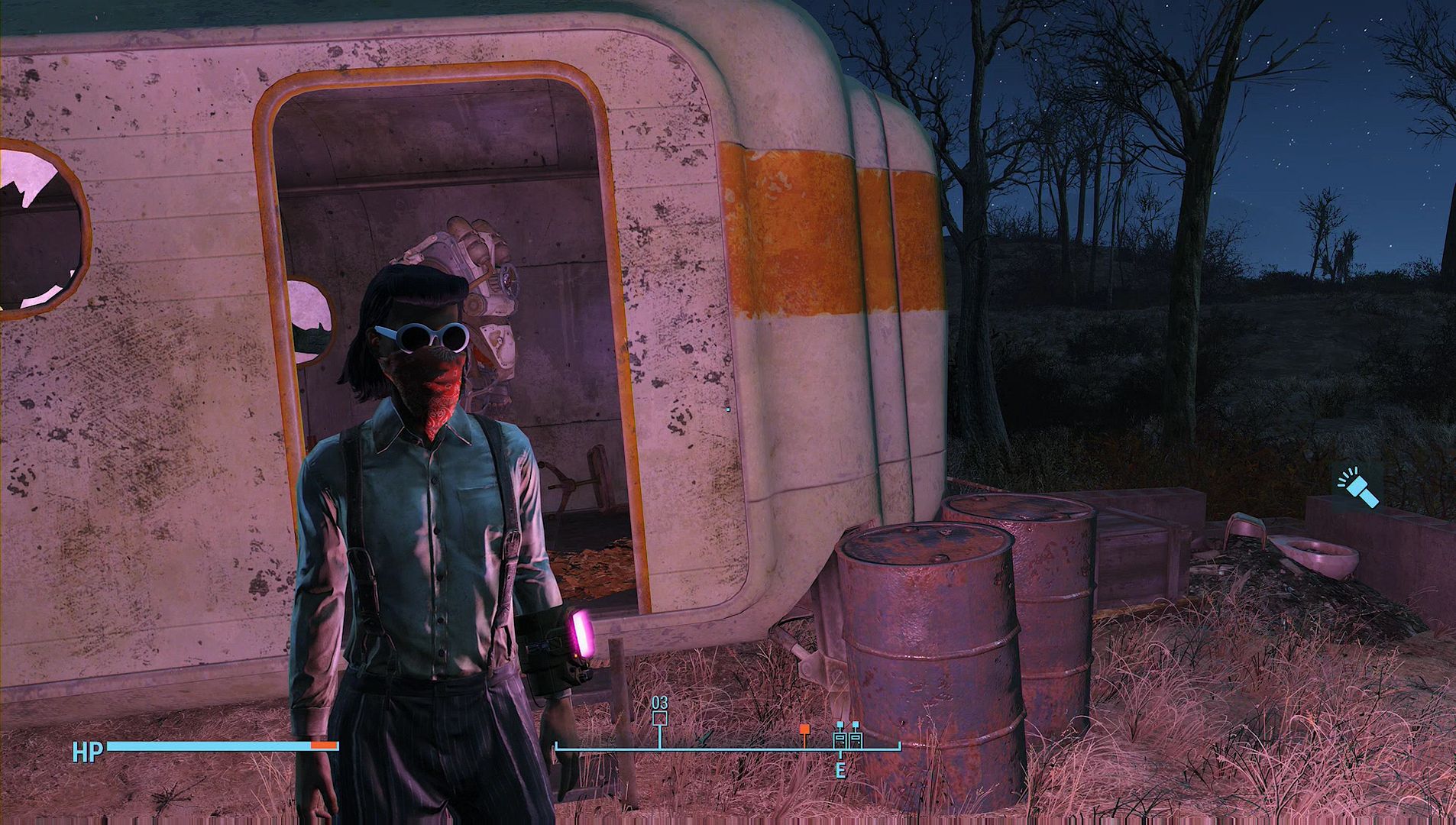Viewport: 1456px width, 825px height.
Task: Click the orange square compass marker
Action: pos(804,730)
